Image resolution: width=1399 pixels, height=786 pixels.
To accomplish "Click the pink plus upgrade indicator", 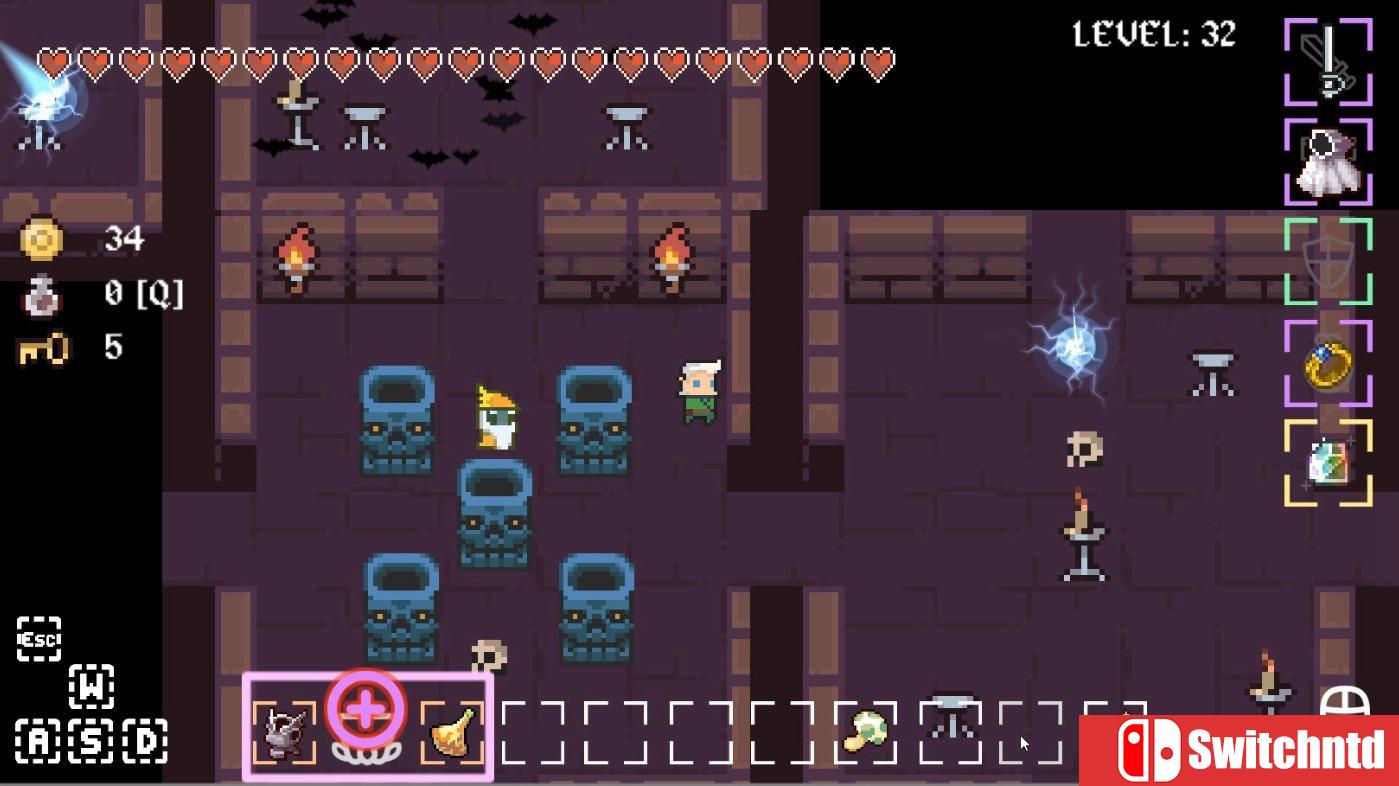I will 364,710.
